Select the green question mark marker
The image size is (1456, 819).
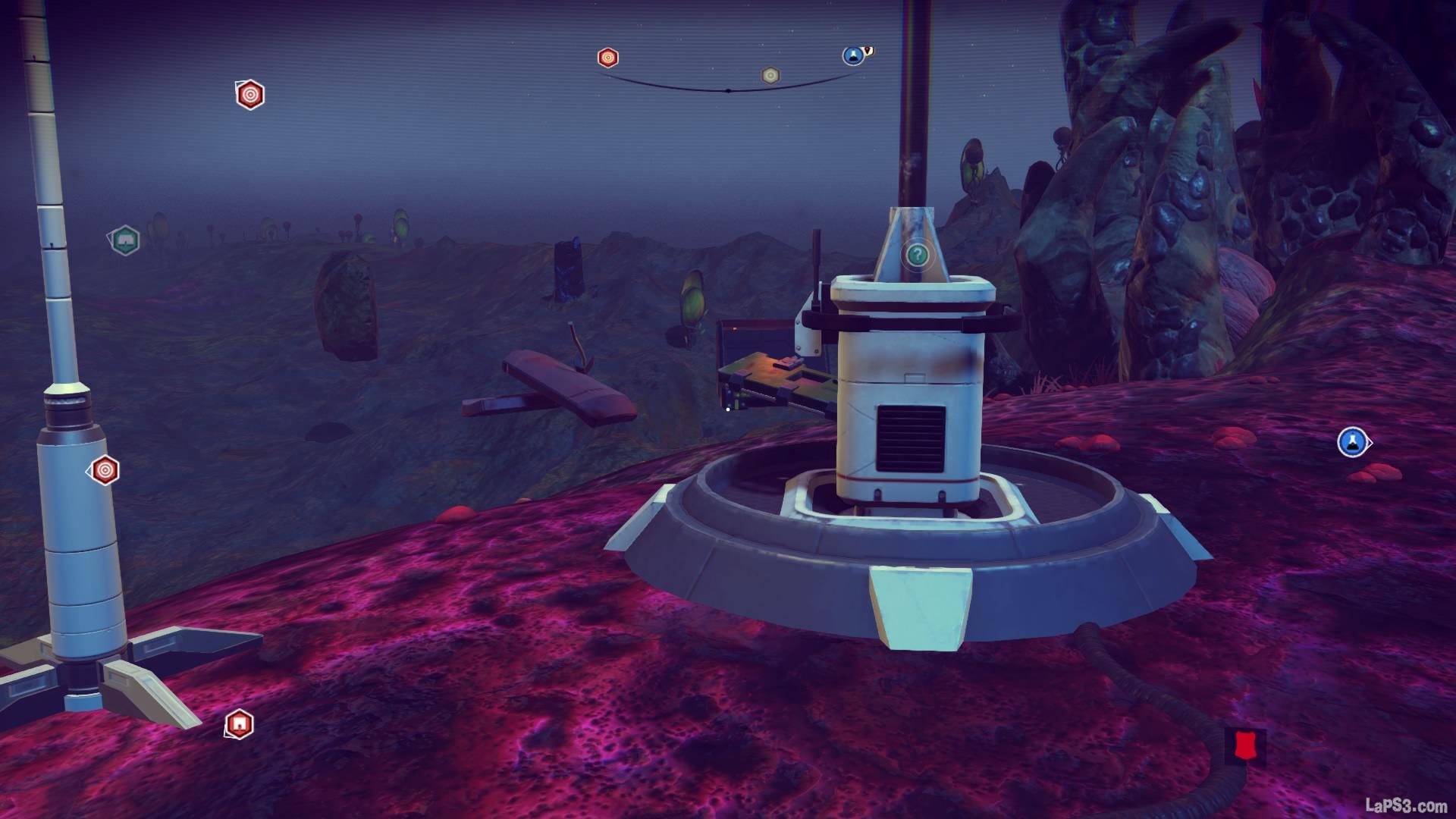(918, 255)
